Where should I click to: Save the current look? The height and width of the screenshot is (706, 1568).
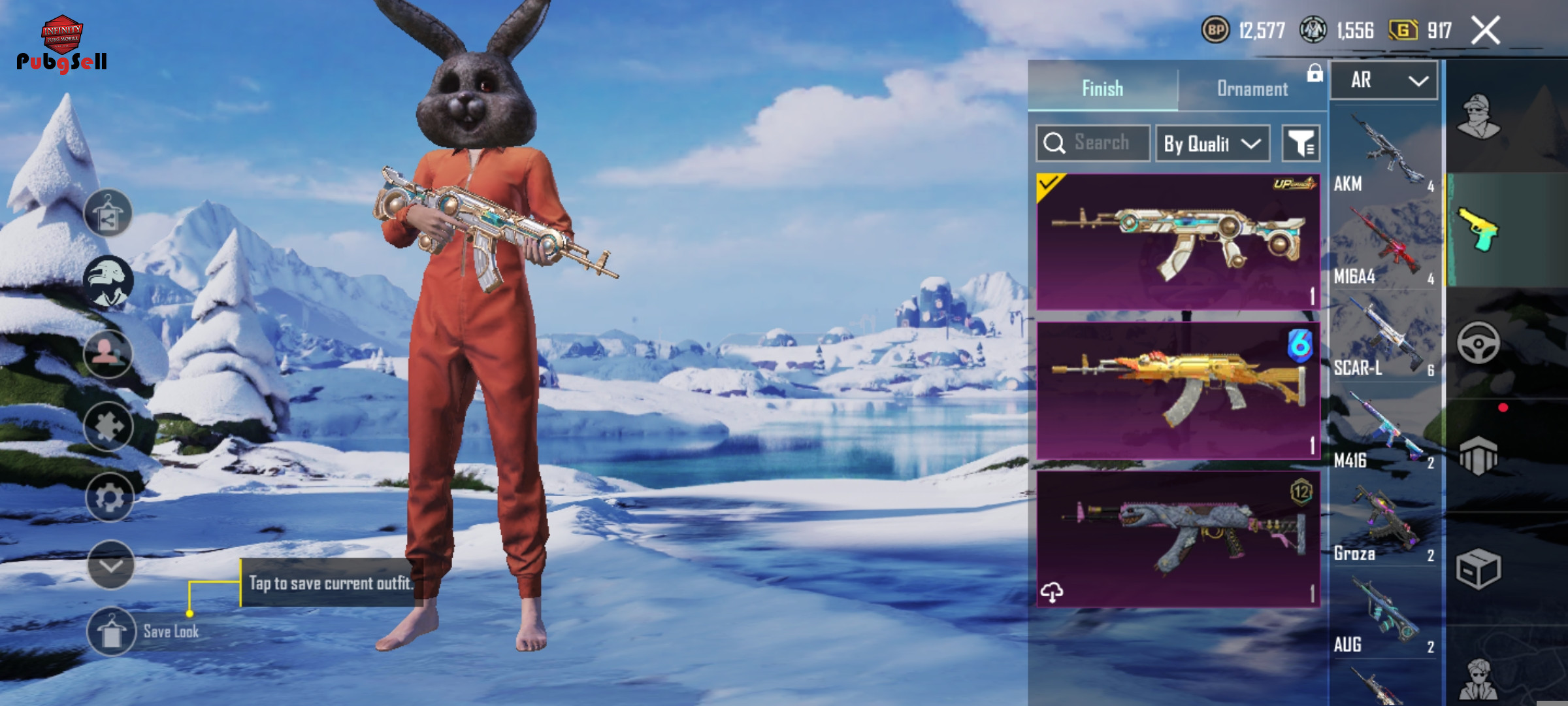(111, 631)
